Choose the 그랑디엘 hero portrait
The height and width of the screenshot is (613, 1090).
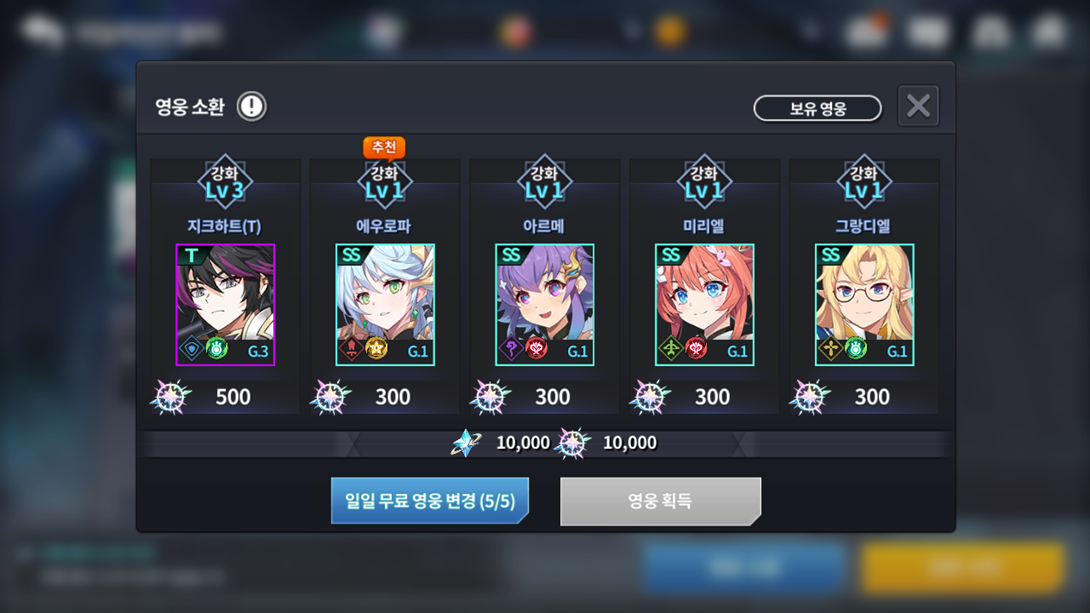pyautogui.click(x=864, y=305)
